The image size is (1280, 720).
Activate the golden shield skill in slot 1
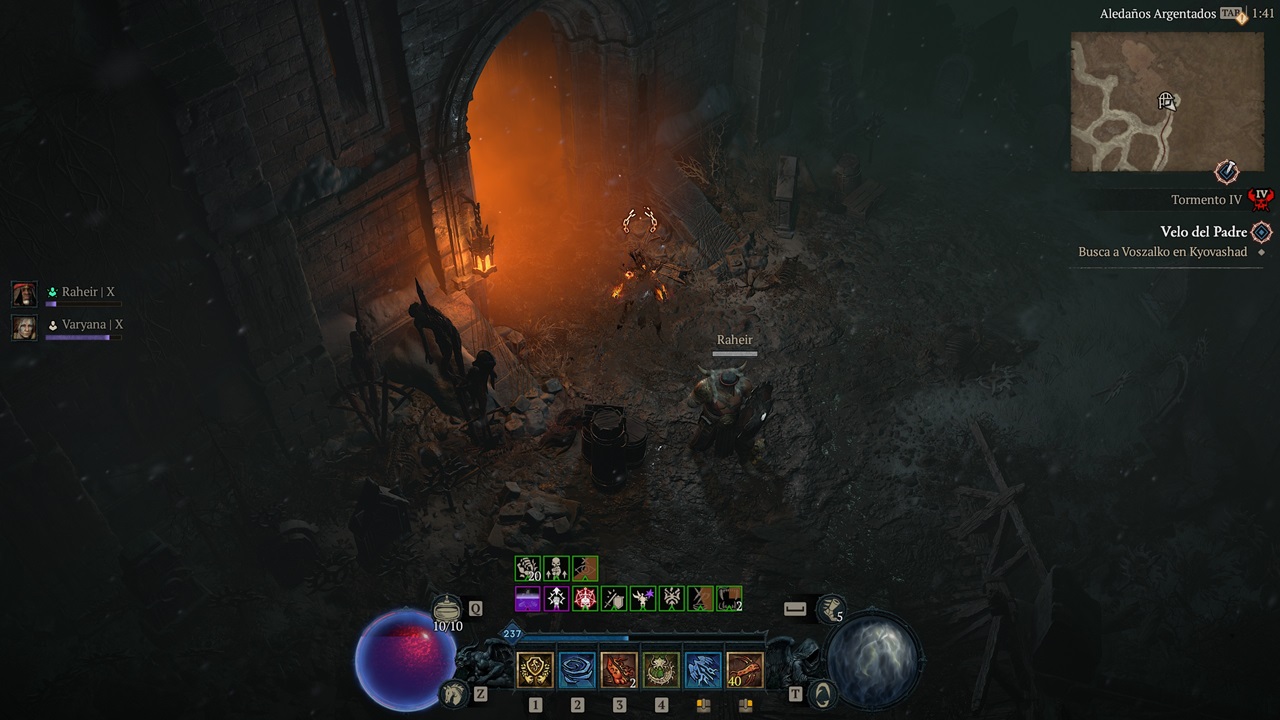[535, 670]
